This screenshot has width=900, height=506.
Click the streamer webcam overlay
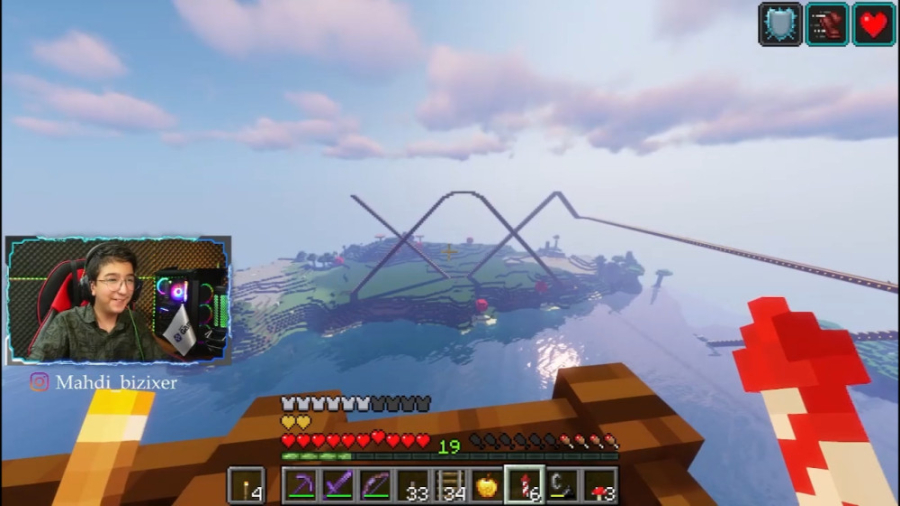pos(118,300)
